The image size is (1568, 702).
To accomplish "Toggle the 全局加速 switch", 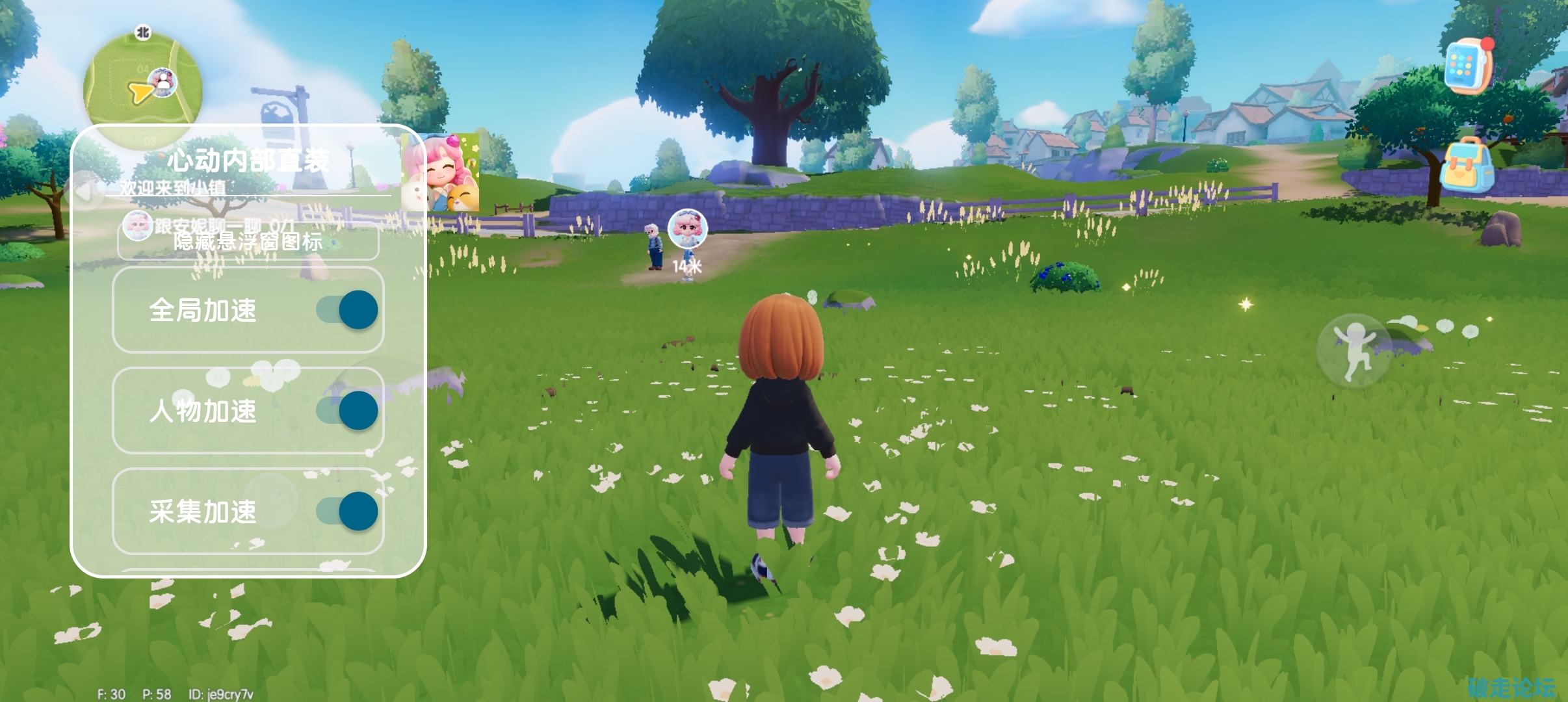I will pos(348,310).
